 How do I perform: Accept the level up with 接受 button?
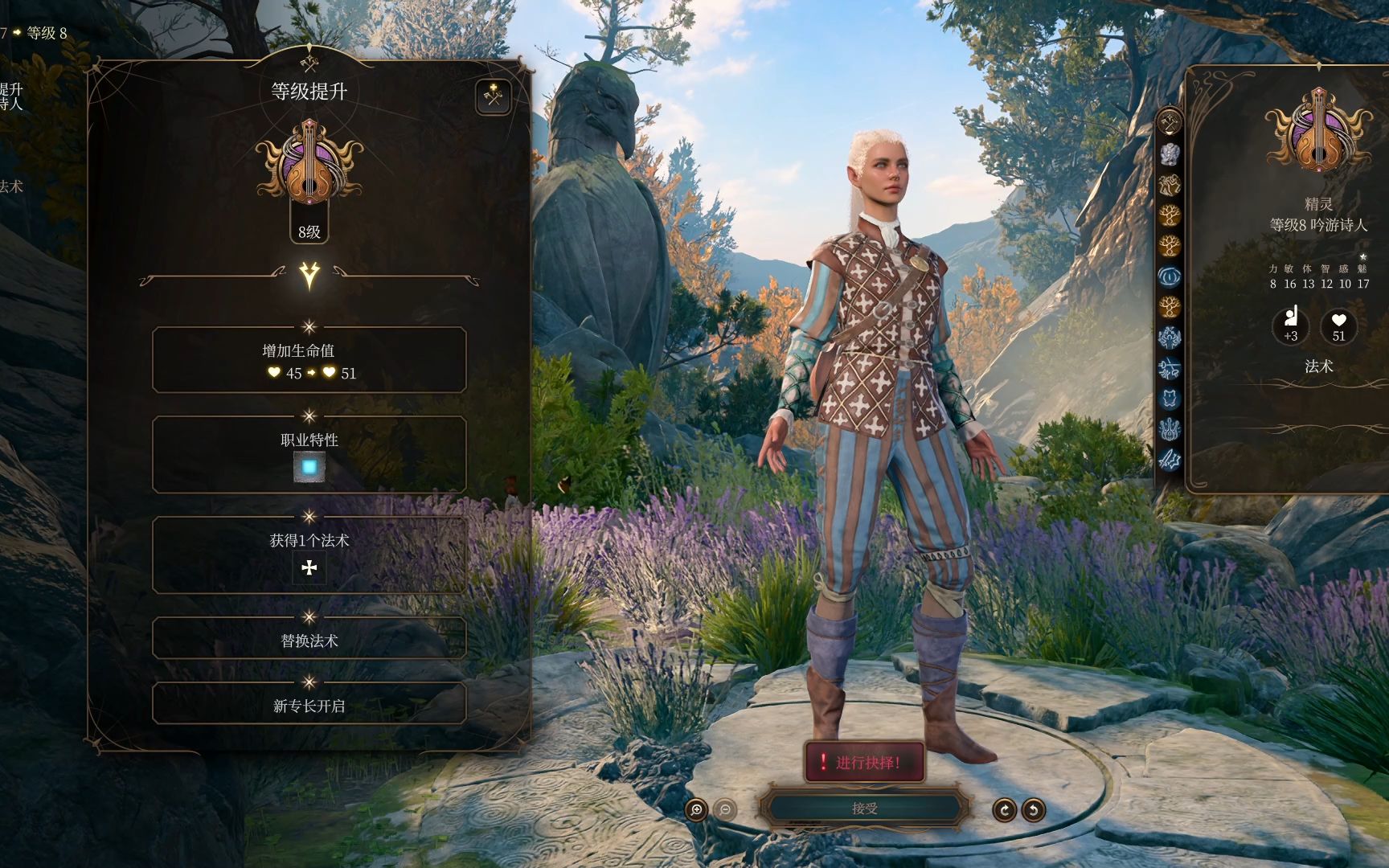click(x=864, y=809)
